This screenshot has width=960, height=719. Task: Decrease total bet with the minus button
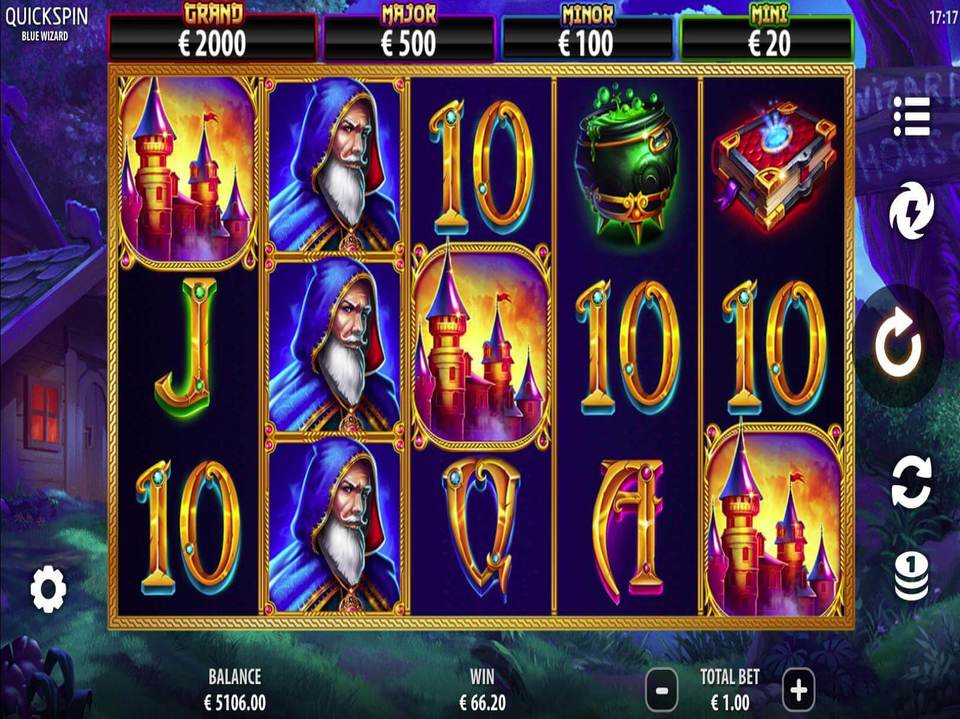[662, 689]
